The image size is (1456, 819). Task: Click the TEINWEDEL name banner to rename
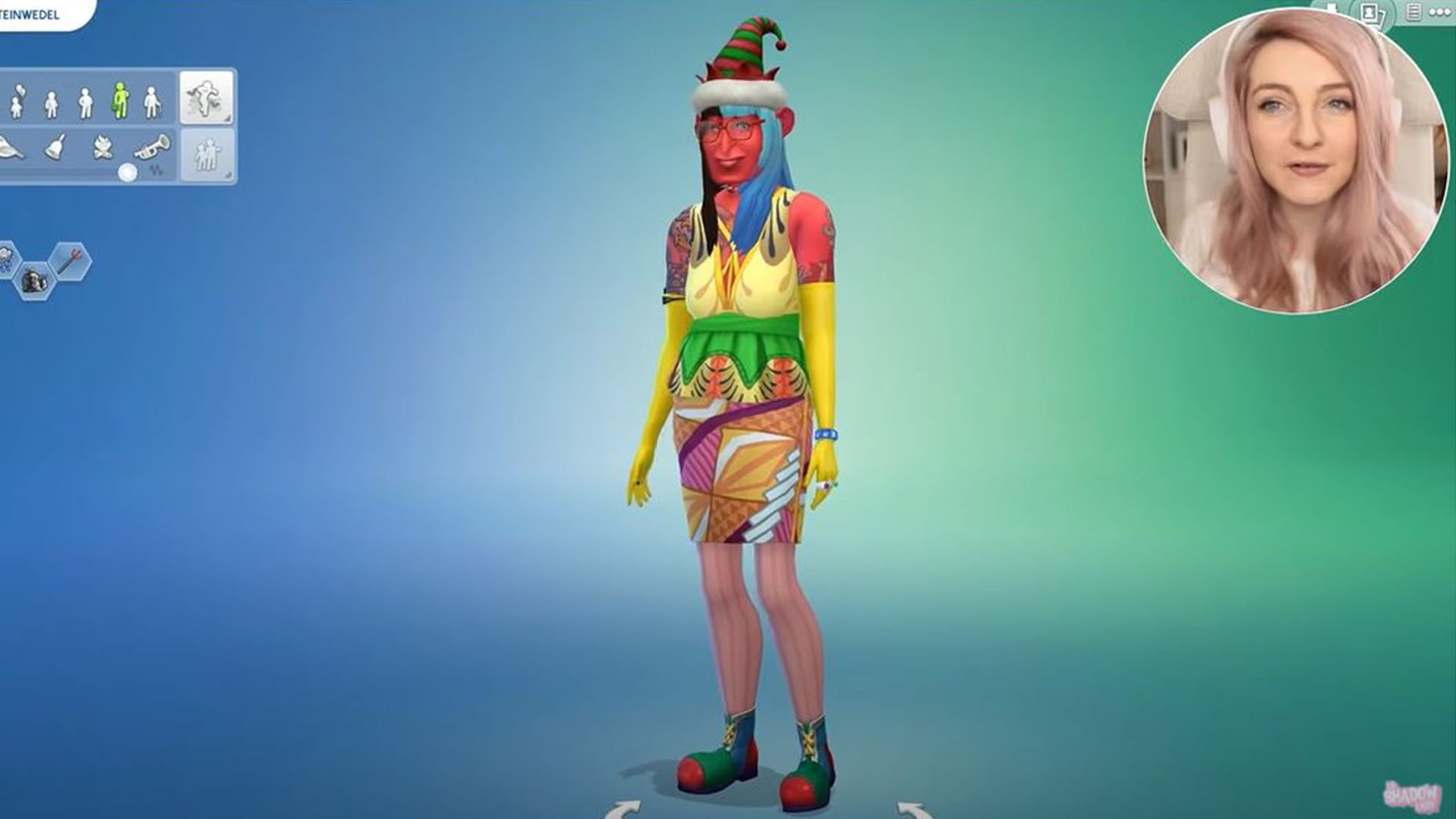[x=34, y=12]
